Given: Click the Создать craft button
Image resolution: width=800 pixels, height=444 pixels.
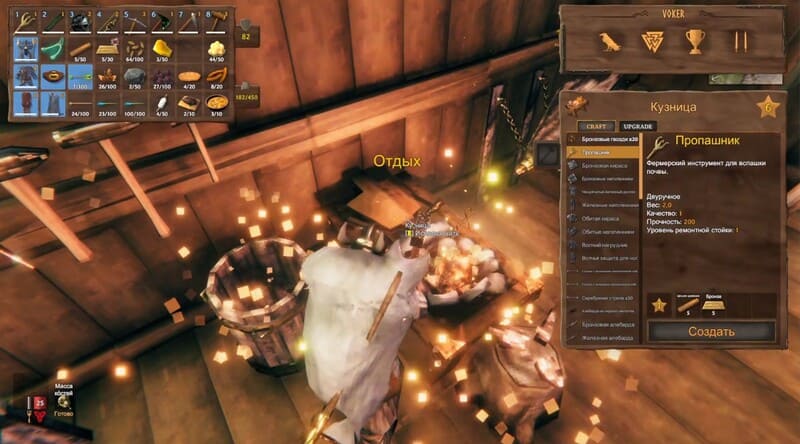Looking at the screenshot, I should click(x=711, y=331).
